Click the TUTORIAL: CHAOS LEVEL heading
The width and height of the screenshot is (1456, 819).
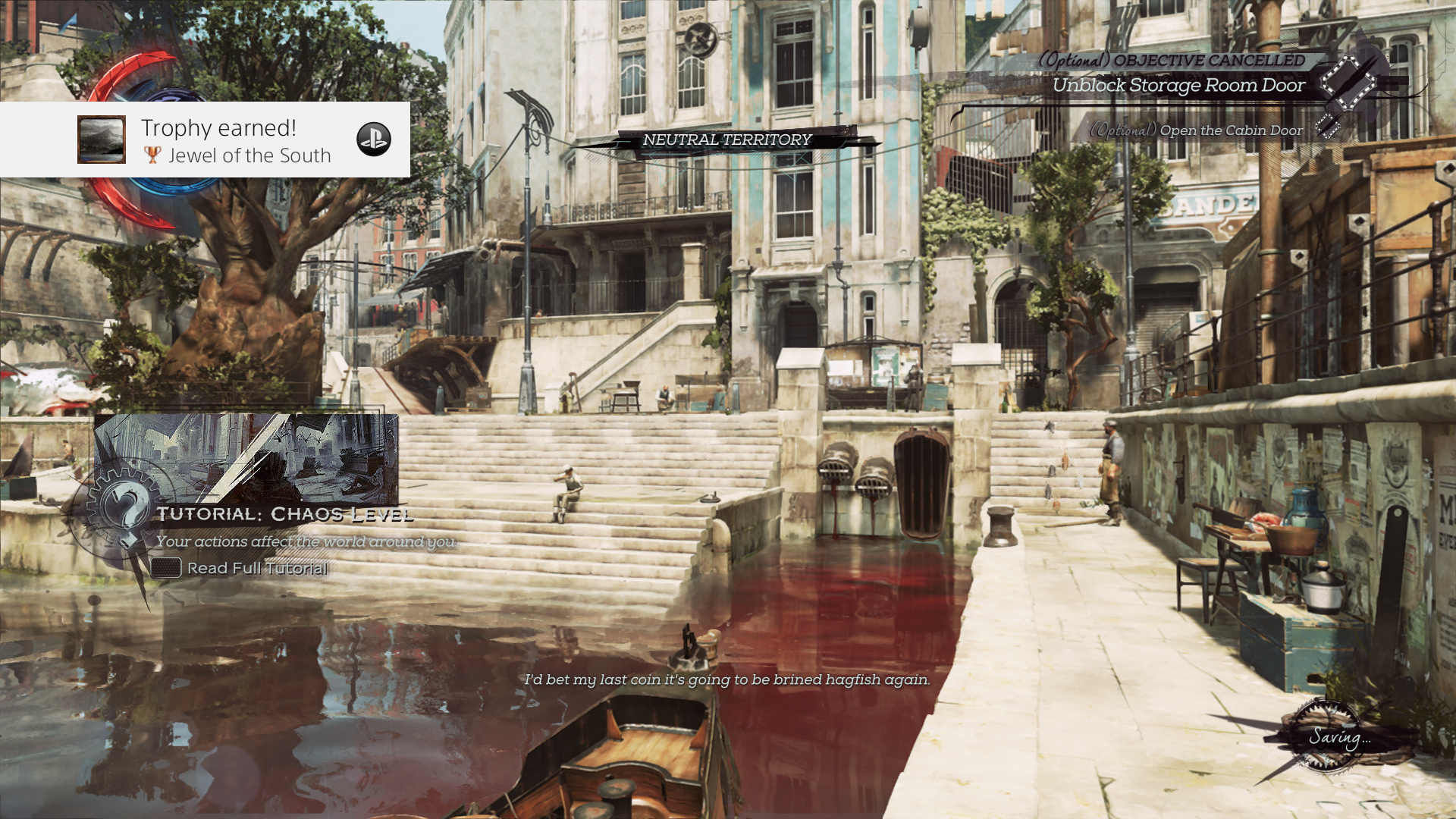pos(287,514)
